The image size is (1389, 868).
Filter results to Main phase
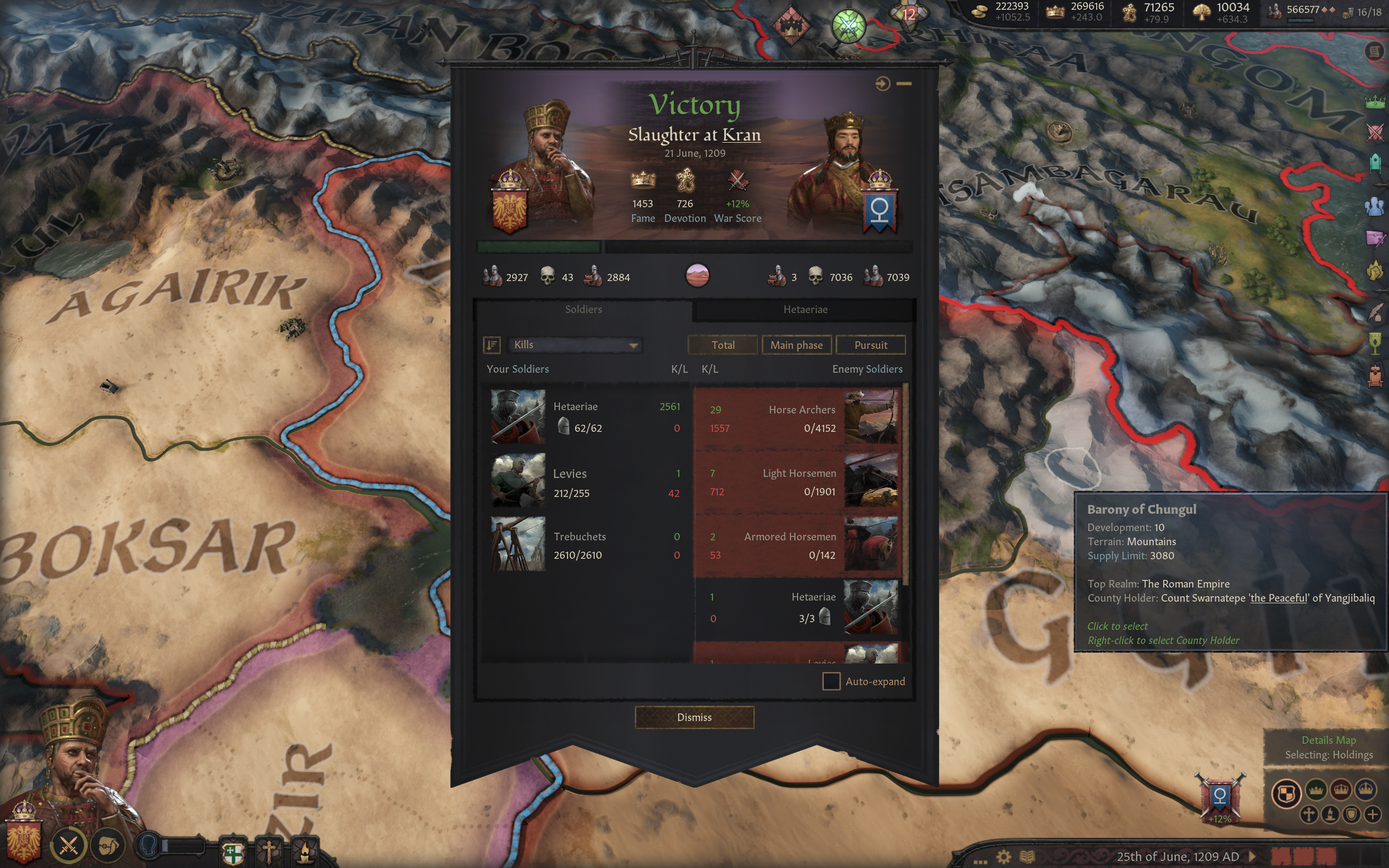point(795,345)
